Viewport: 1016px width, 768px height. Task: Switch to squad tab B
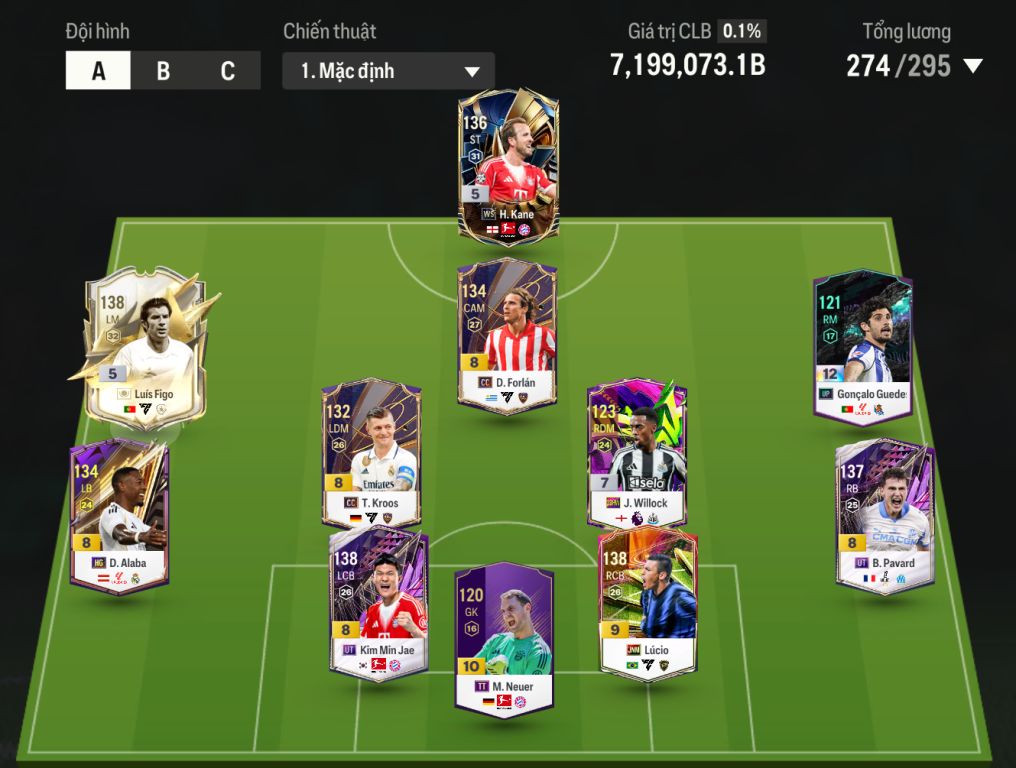[163, 71]
